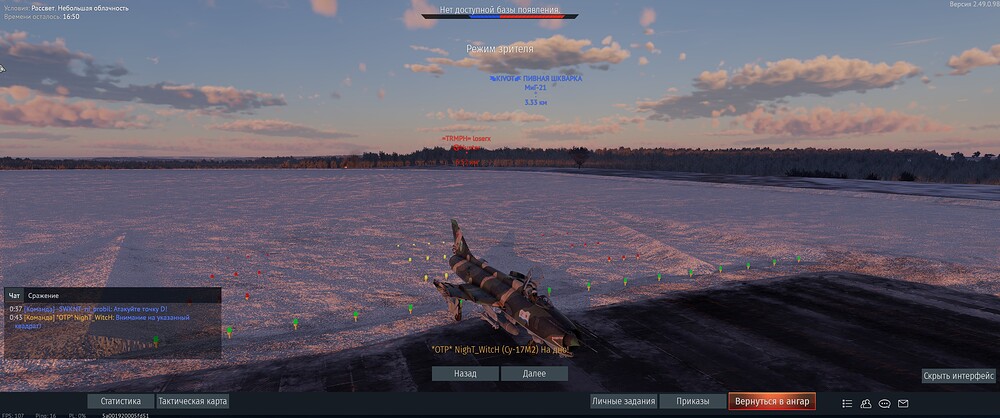Image resolution: width=1000 pixels, height=418 pixels.
Task: Open the list icon in the bottom bar
Action: click(848, 403)
